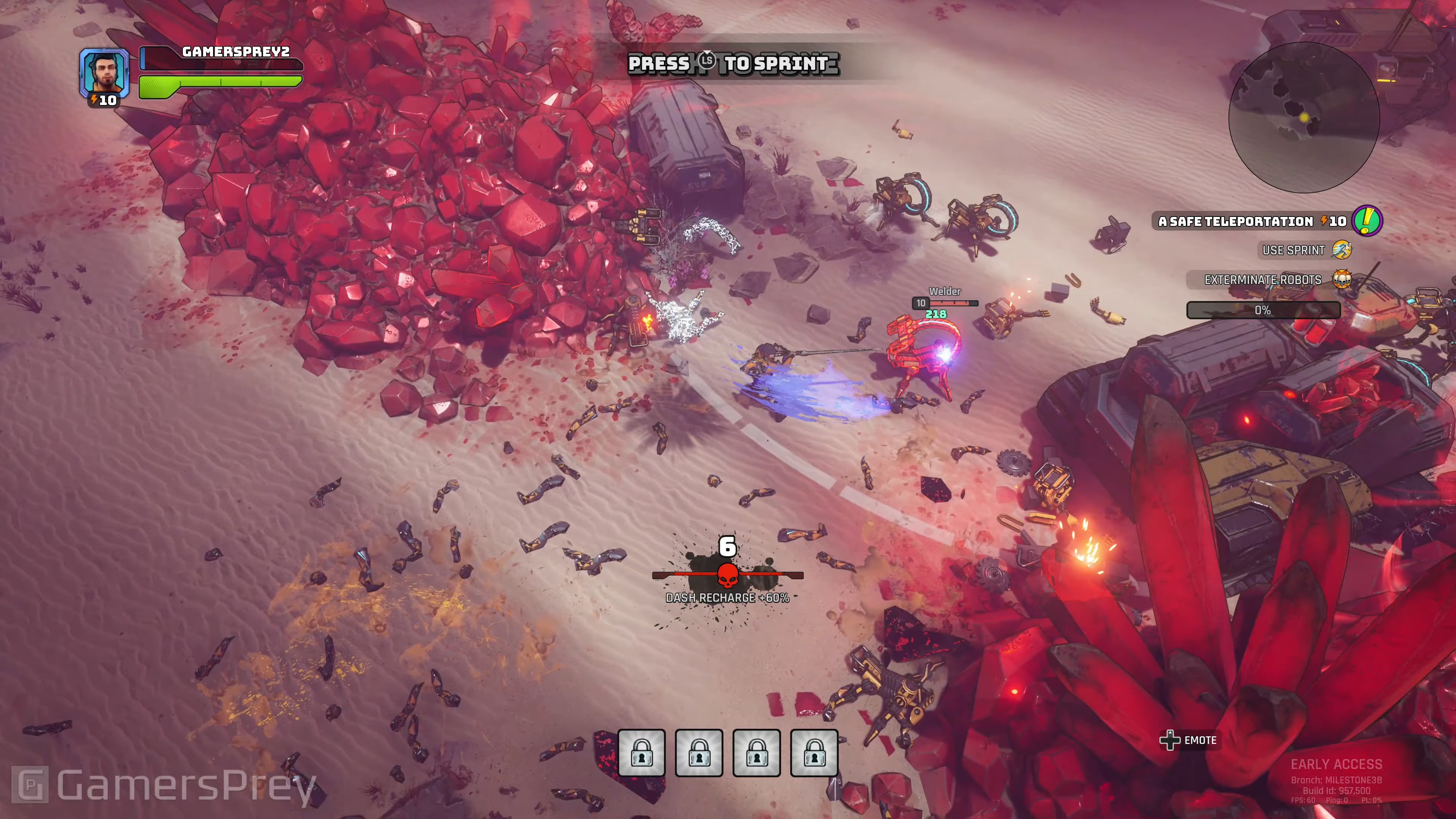Click the GamersPrey watermark logo

click(30, 784)
